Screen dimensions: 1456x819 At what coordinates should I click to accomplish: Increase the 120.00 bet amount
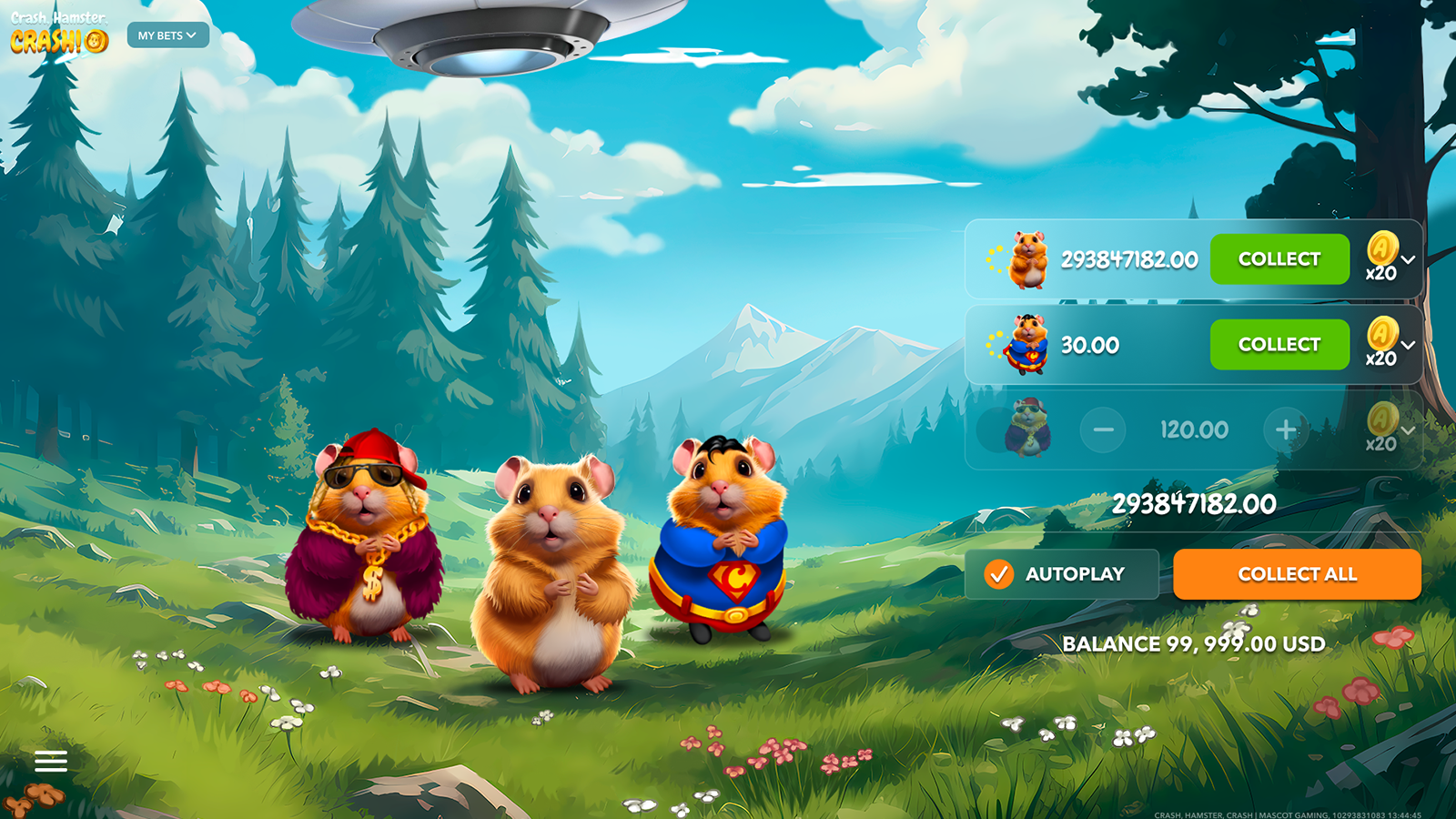click(1286, 430)
